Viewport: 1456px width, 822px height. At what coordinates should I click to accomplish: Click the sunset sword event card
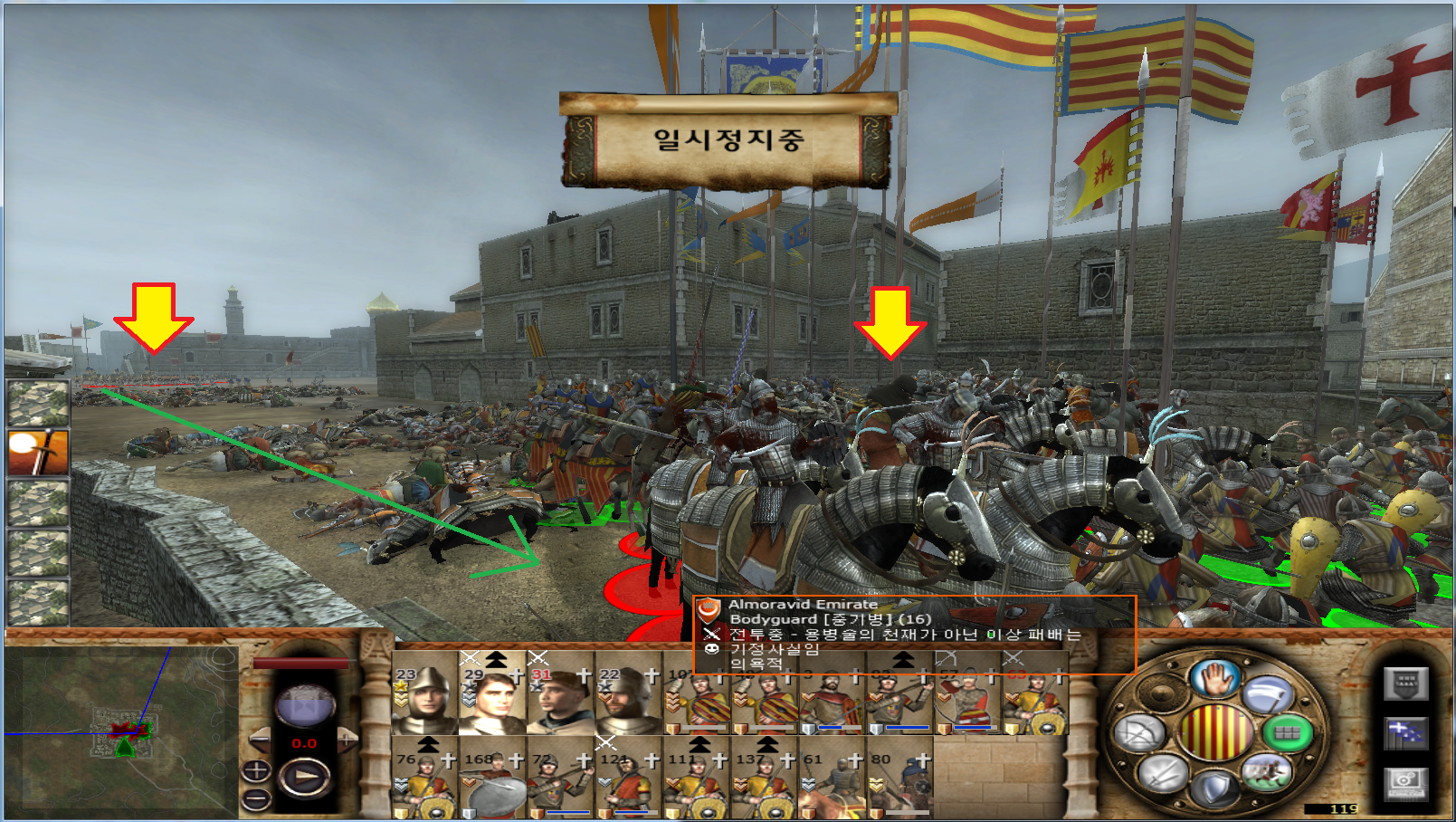[x=38, y=453]
